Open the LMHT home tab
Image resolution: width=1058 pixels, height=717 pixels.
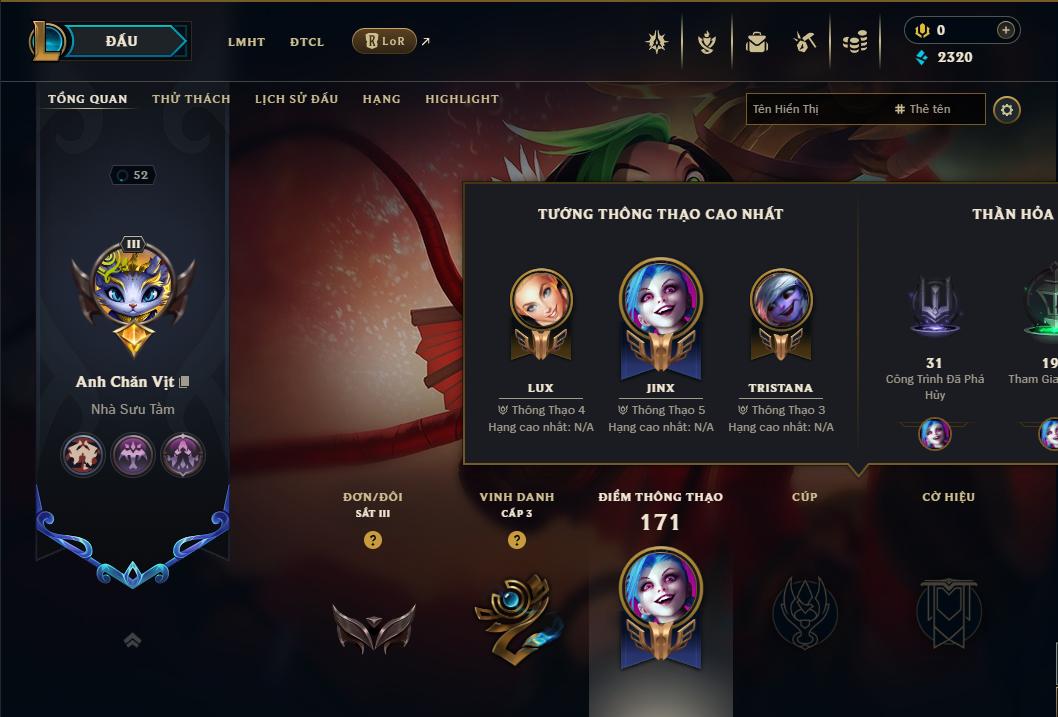(x=246, y=42)
